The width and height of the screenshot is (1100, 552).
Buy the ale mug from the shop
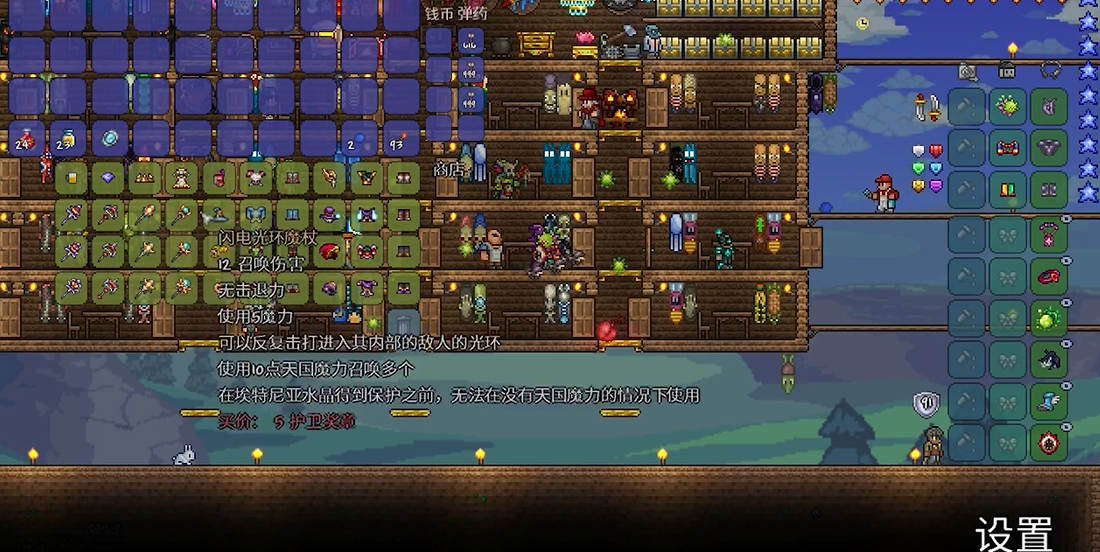click(x=71, y=180)
